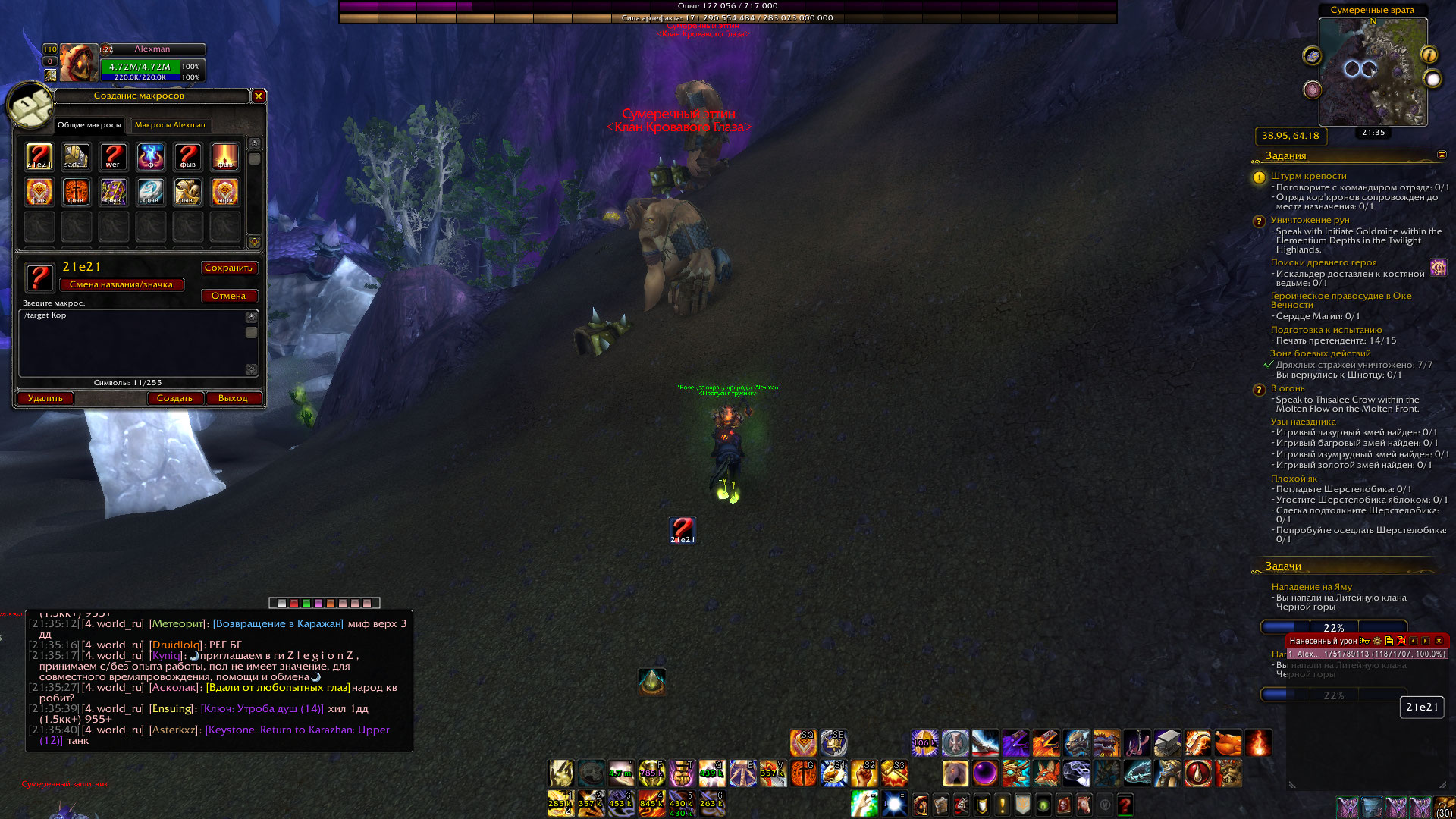Click the Alexman player portrait
Image resolution: width=1456 pixels, height=819 pixels.
click(79, 62)
